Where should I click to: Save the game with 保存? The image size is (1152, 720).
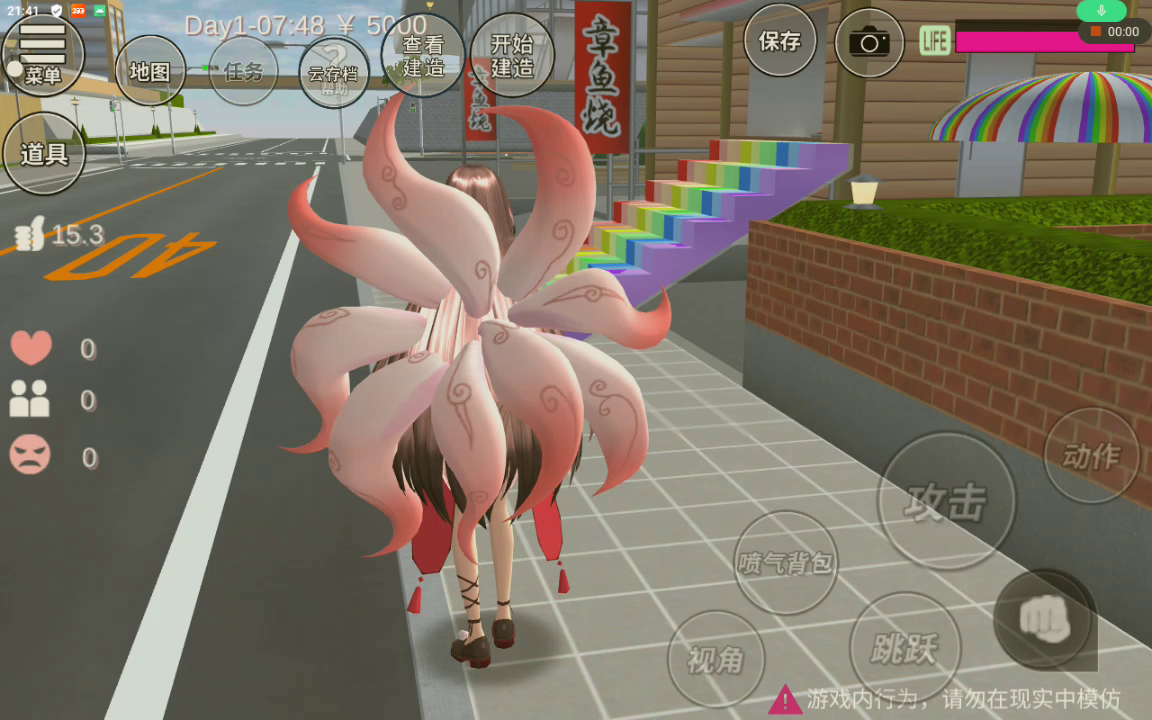pos(780,41)
